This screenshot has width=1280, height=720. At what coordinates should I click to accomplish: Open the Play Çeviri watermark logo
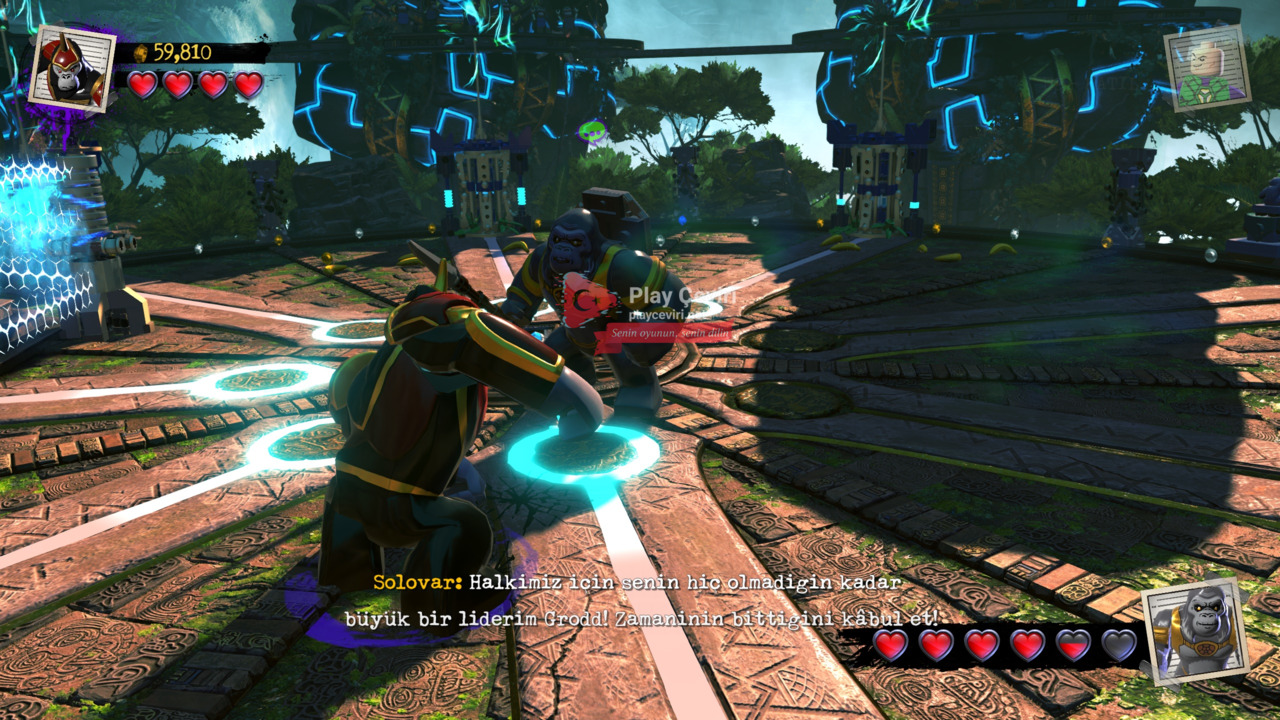click(x=592, y=300)
